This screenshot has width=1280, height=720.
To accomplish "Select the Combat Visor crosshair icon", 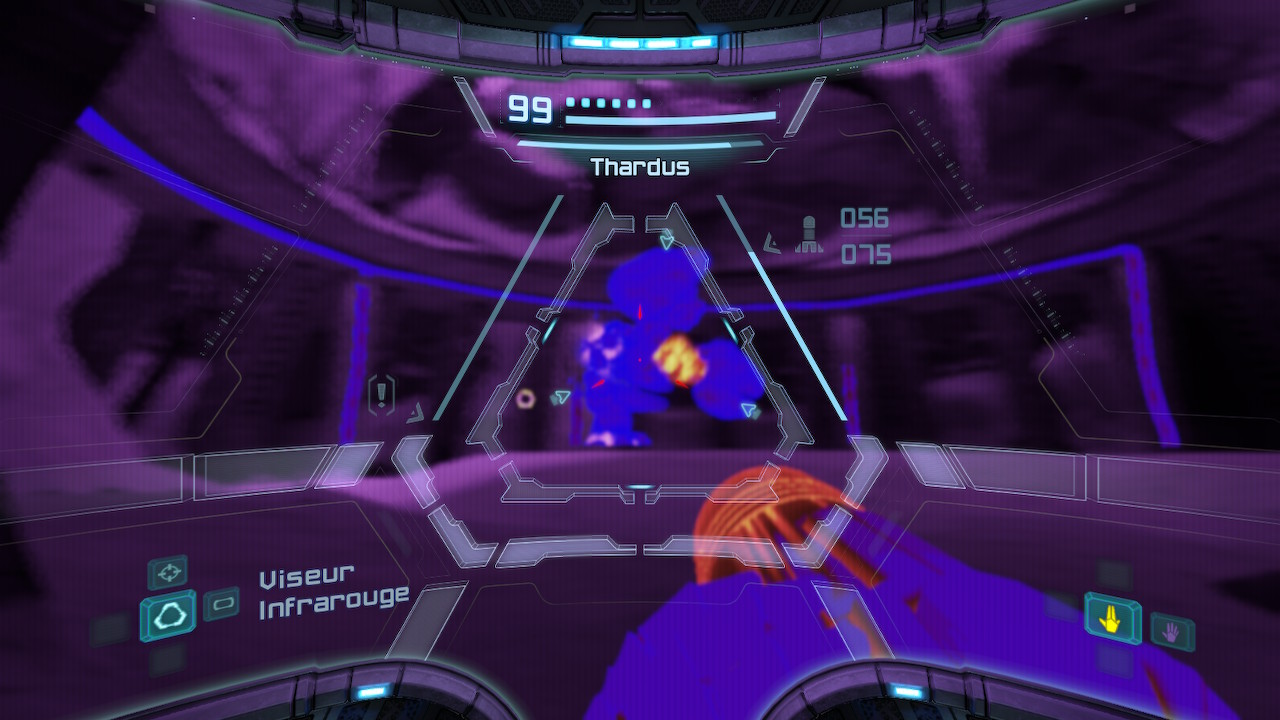I will click(x=168, y=572).
